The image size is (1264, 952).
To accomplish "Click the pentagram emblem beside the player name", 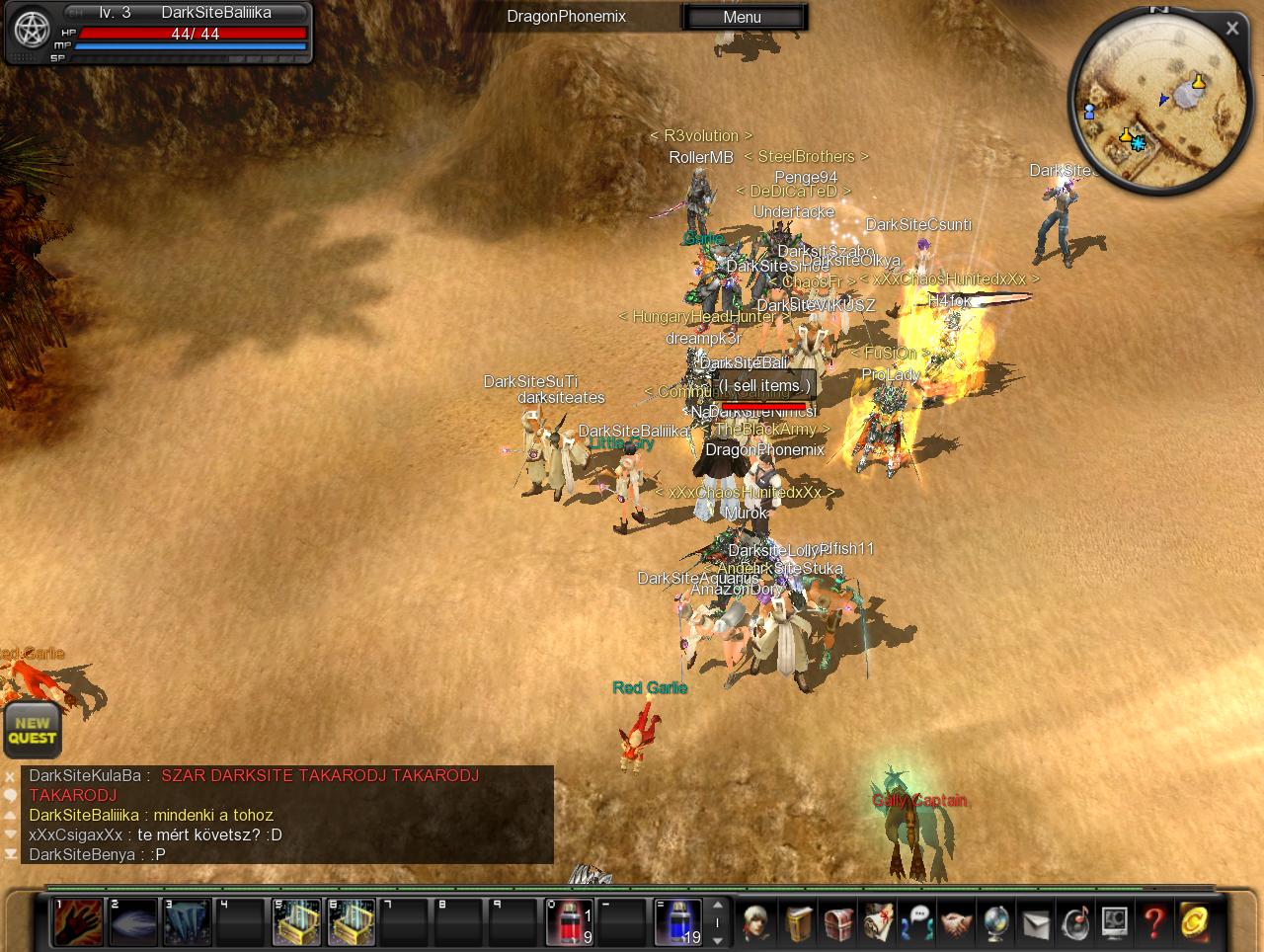I will (32, 30).
